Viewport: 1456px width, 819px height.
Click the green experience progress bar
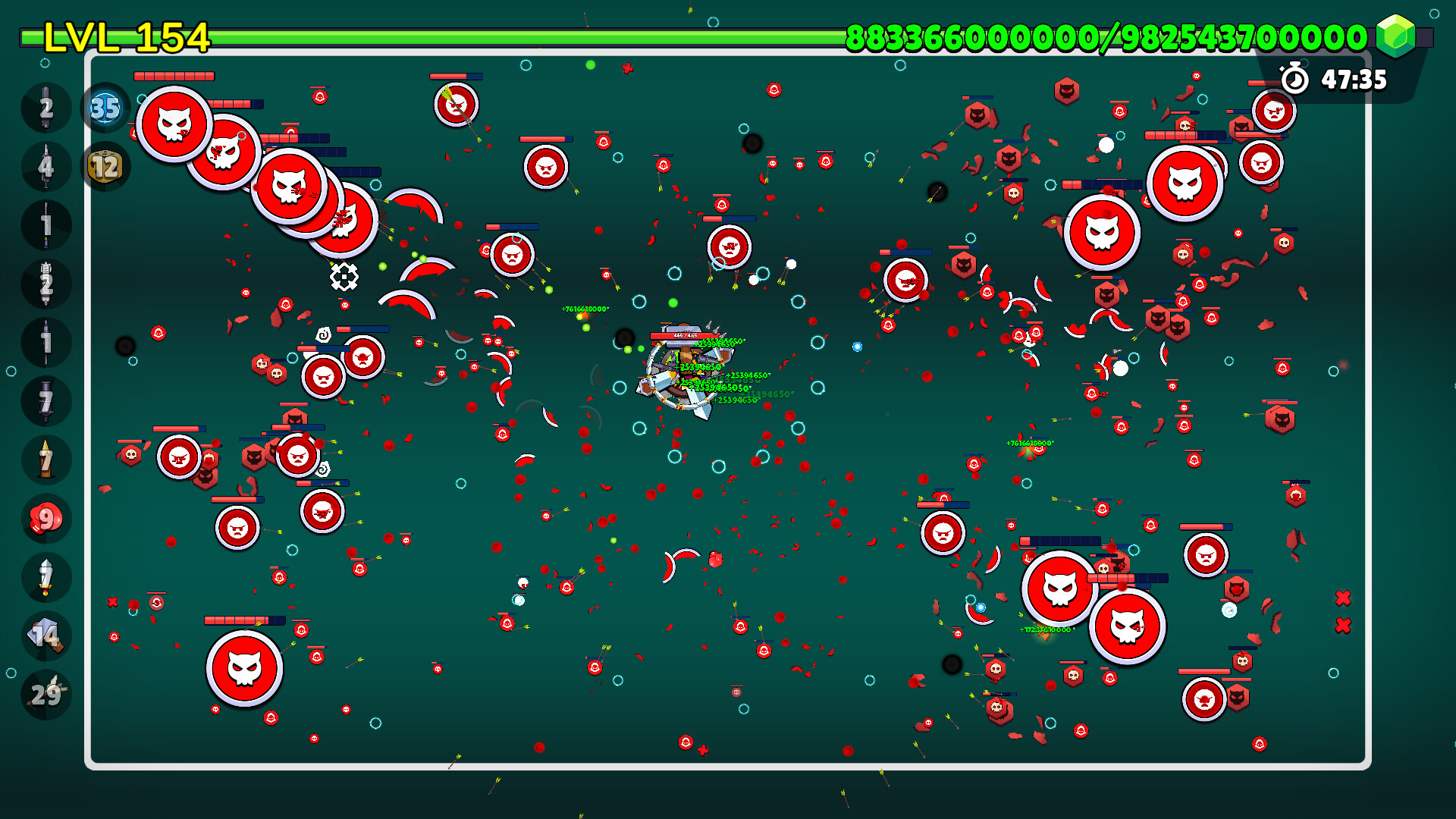pos(531,33)
